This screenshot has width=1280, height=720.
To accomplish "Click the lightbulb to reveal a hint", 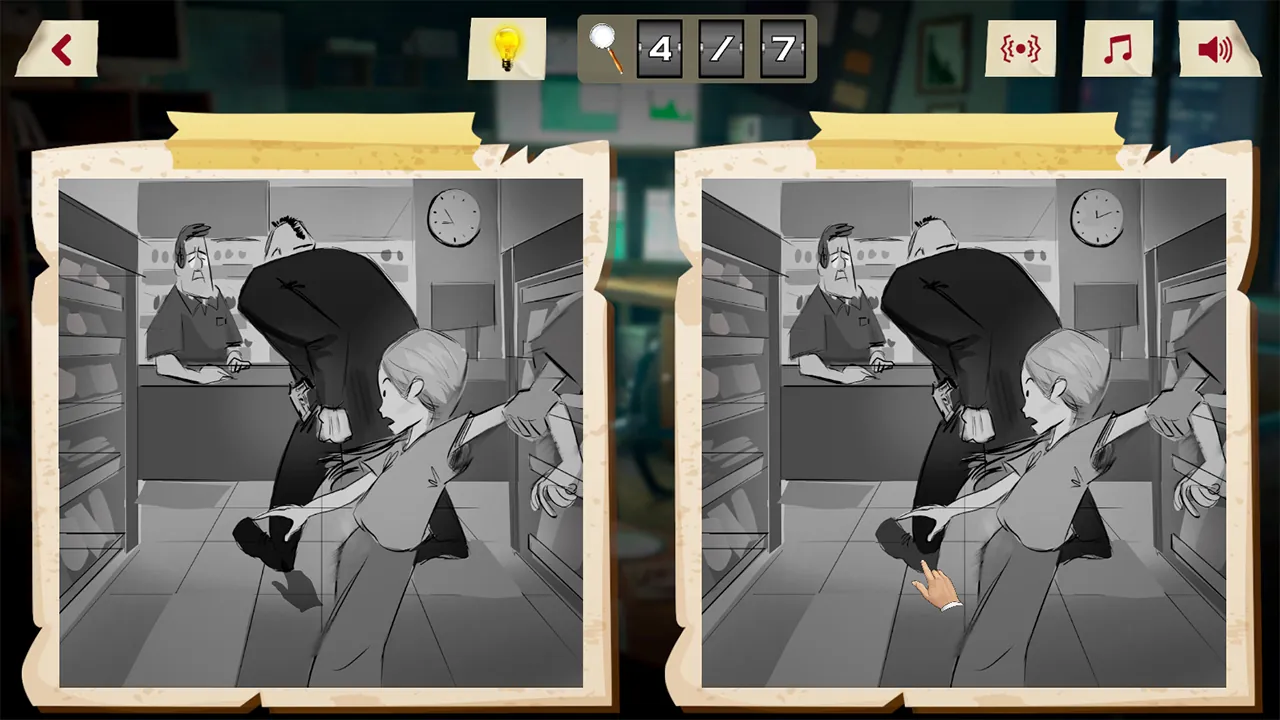I will pyautogui.click(x=507, y=48).
